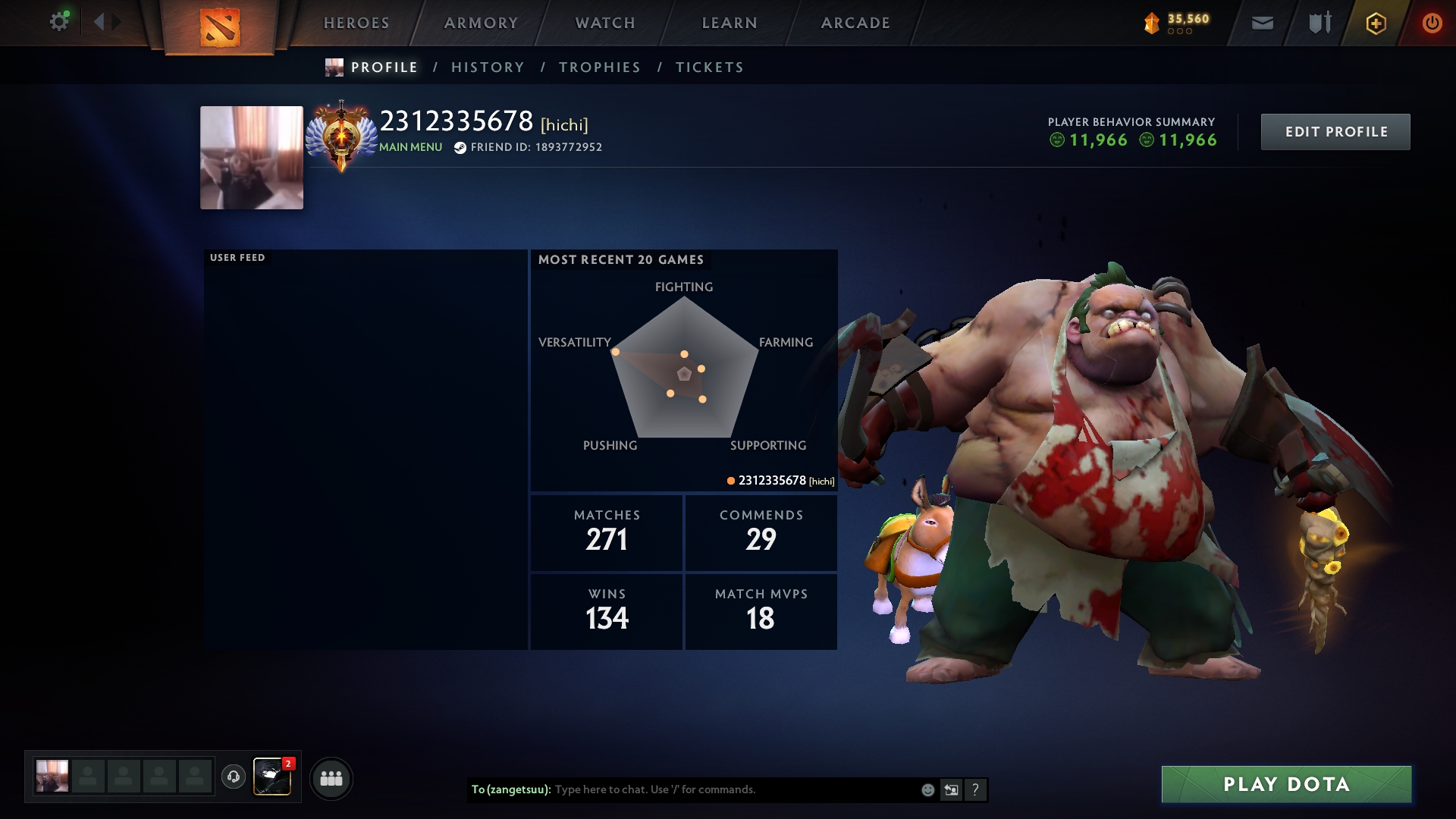Click the red power quit button
This screenshot has width=1456, height=819.
[1432, 23]
